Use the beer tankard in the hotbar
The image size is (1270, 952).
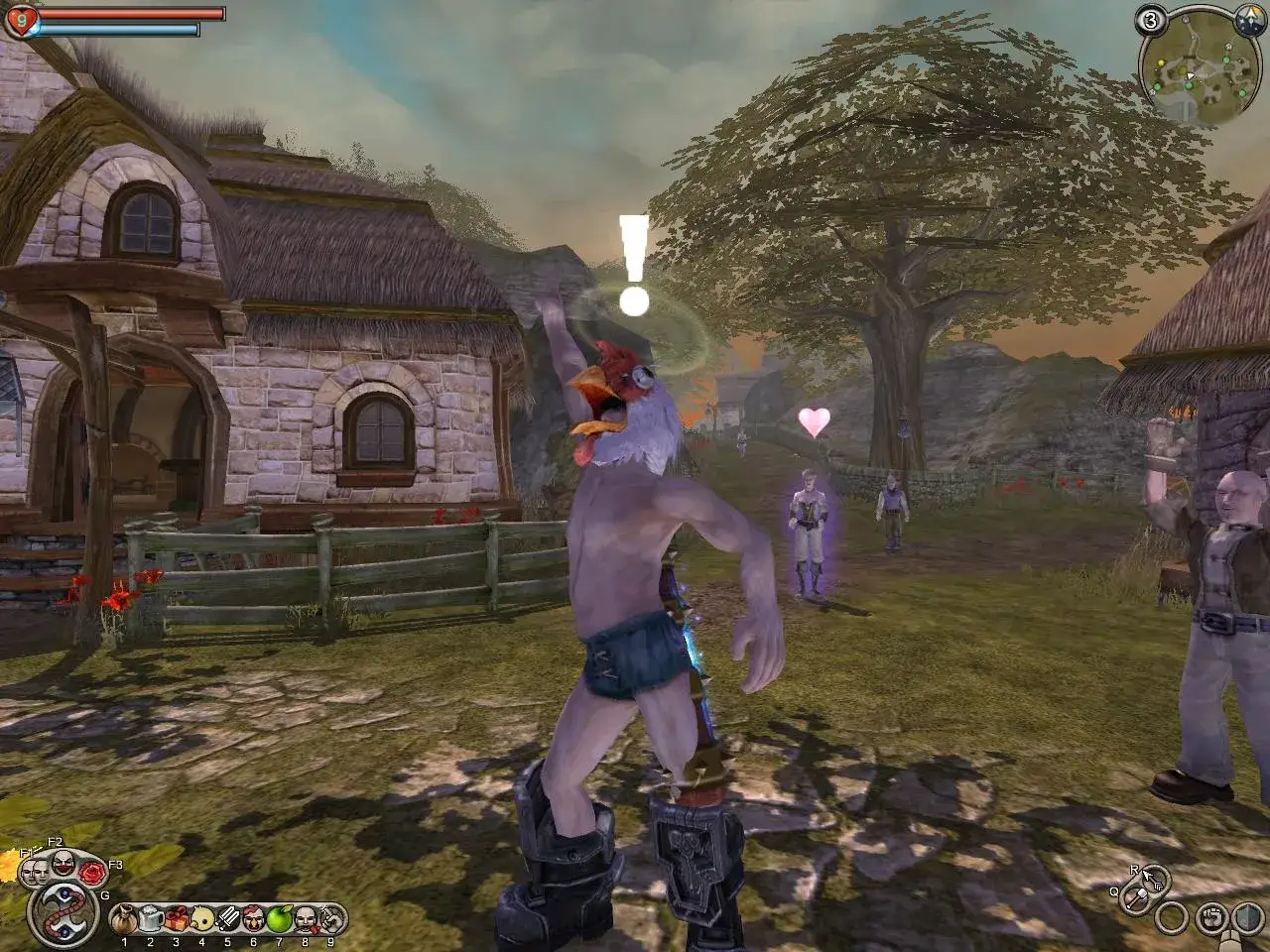click(x=150, y=919)
